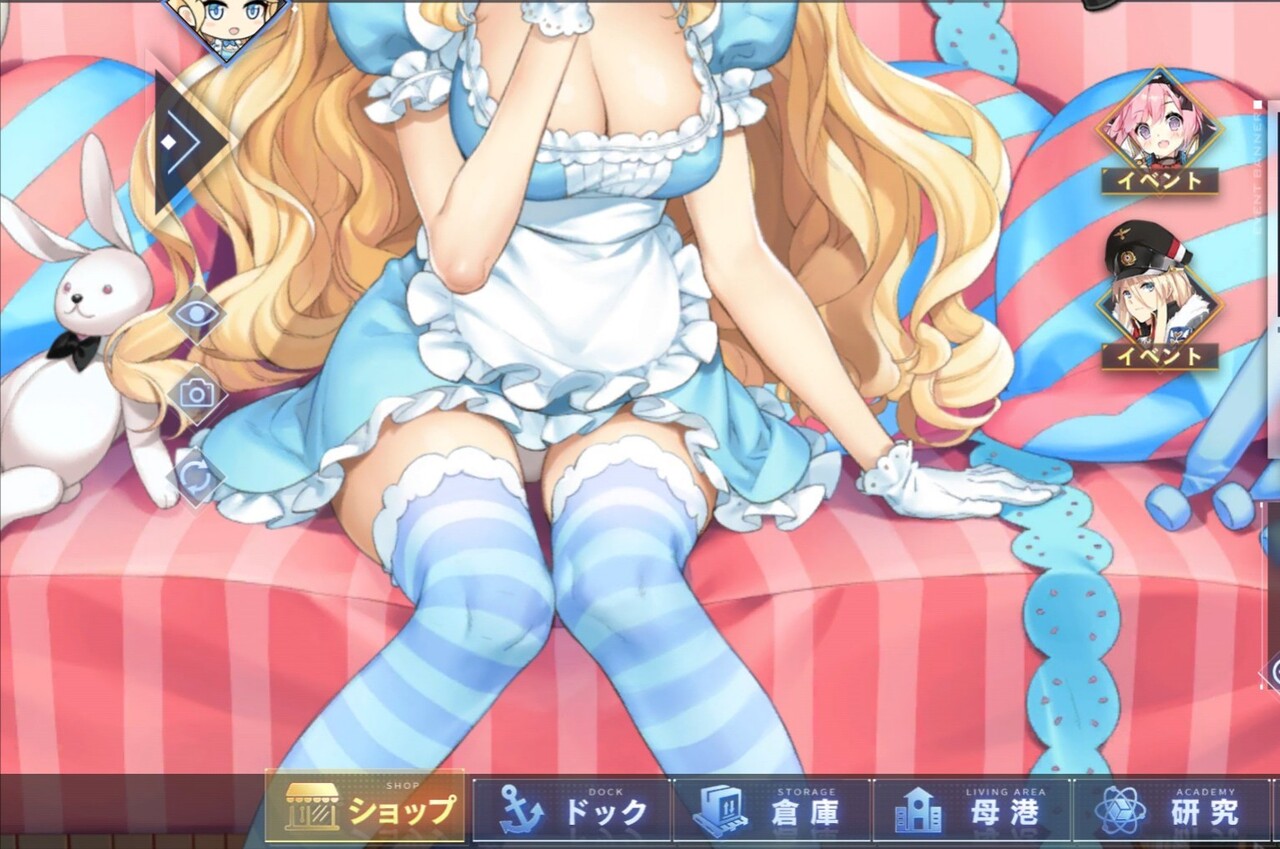
Task: Open the capped blonde character event portrait
Action: [x=1160, y=300]
